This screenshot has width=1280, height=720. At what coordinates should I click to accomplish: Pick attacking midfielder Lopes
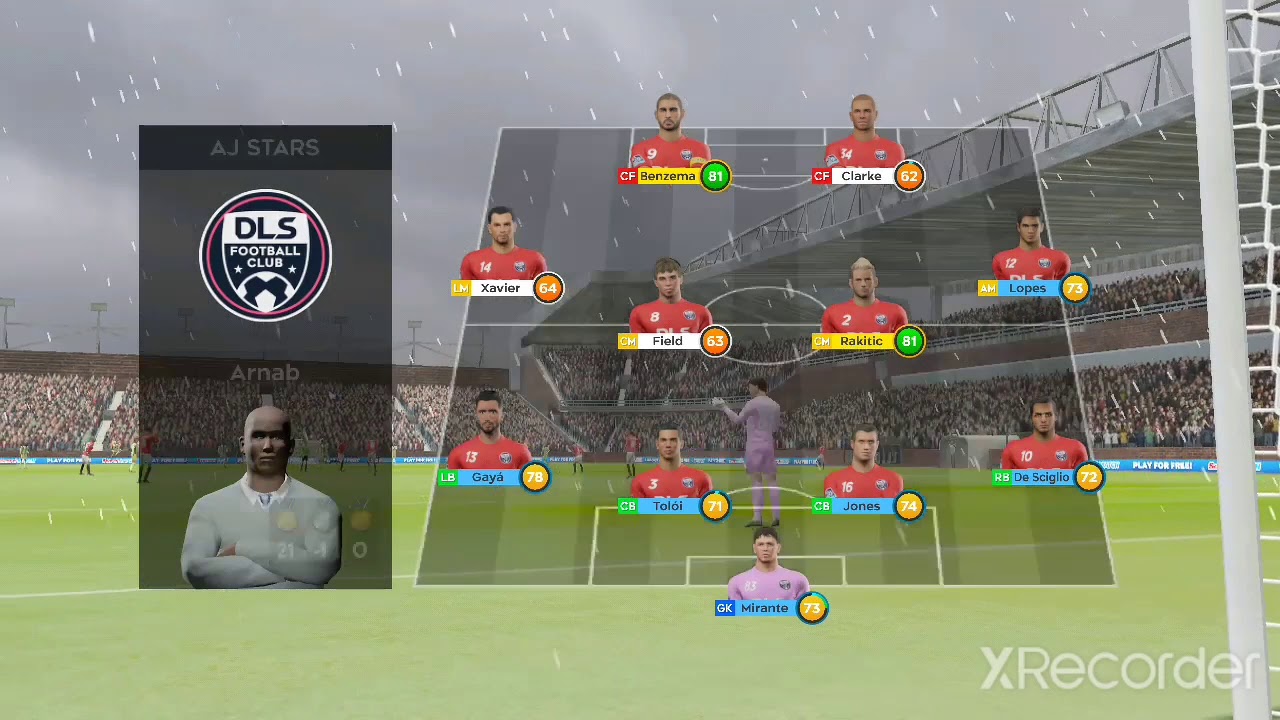point(1027,288)
